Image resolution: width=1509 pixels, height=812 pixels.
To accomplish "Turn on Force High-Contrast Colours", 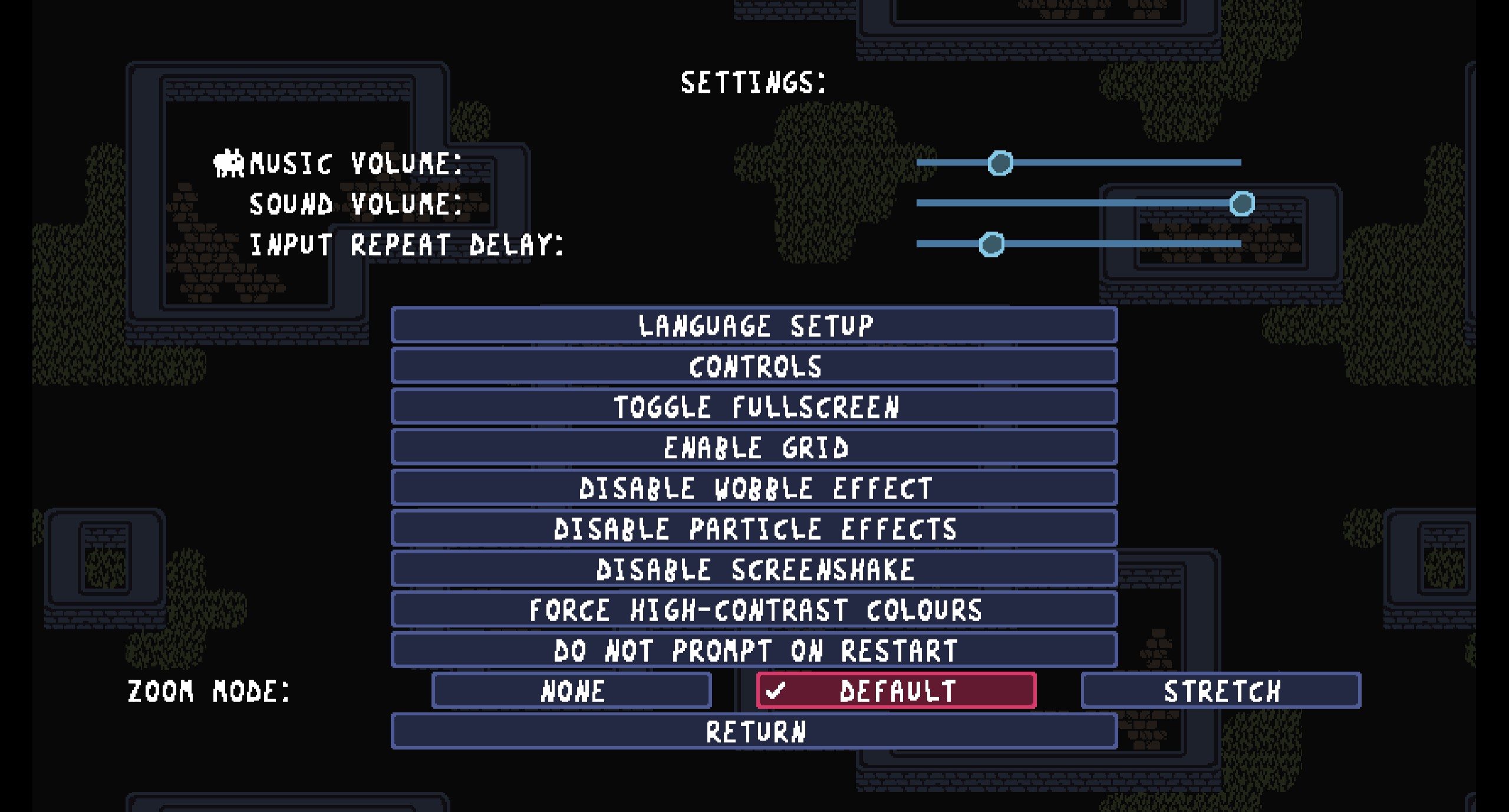I will click(754, 610).
